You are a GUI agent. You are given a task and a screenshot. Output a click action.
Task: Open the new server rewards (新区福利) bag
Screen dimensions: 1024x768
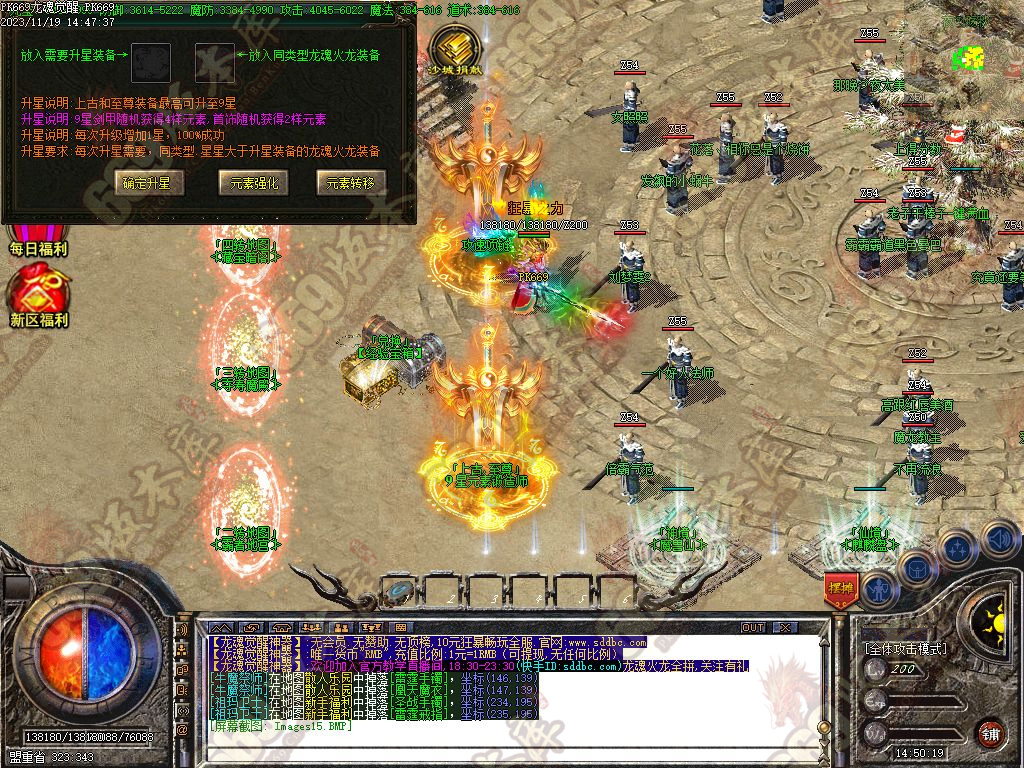point(38,297)
